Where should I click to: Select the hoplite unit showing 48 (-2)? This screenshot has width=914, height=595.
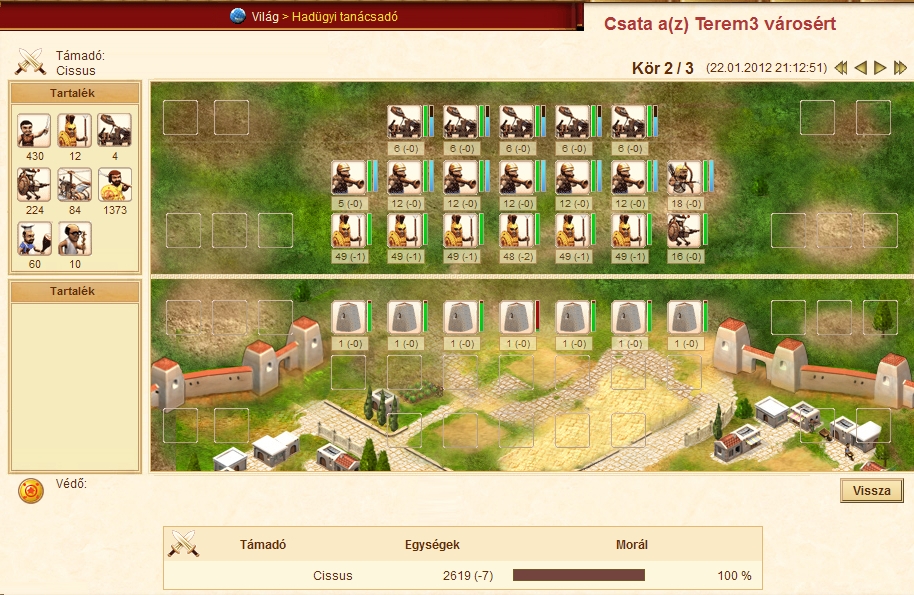[x=516, y=230]
